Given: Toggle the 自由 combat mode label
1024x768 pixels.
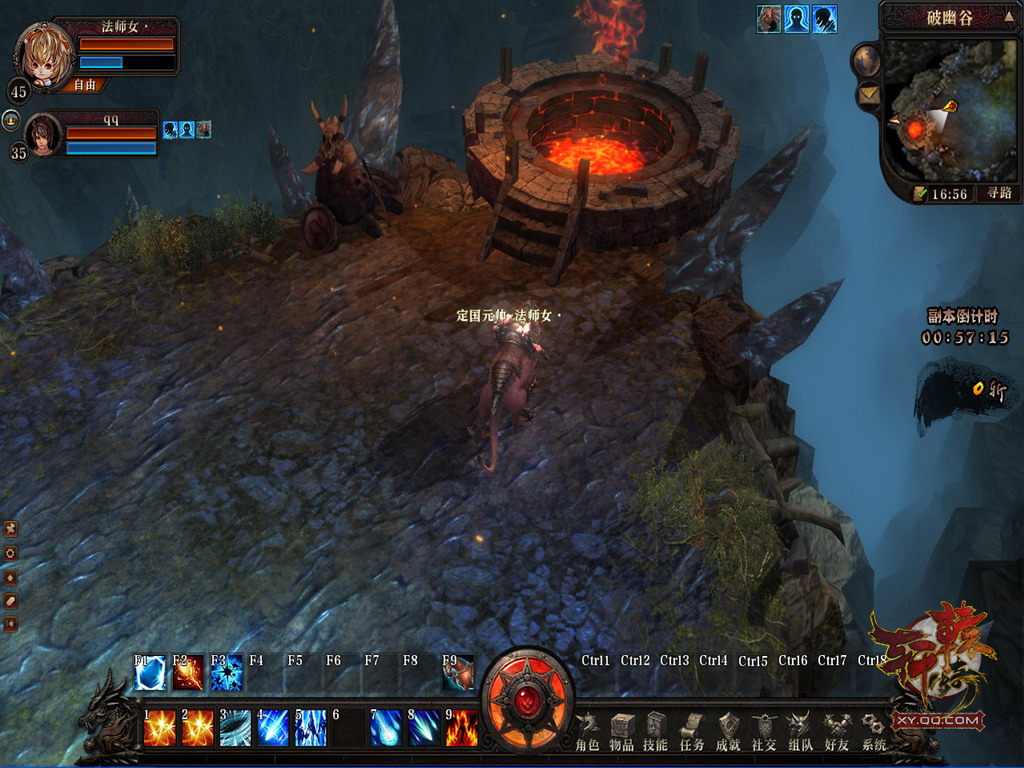Looking at the screenshot, I should click(x=85, y=86).
